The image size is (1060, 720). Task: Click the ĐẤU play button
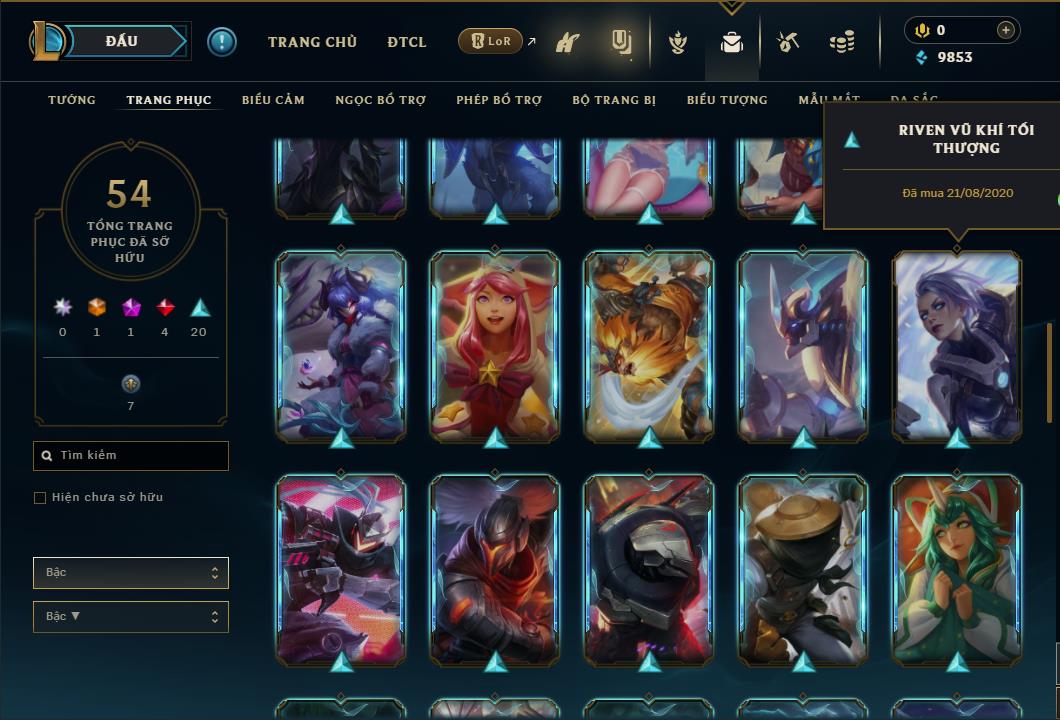tap(124, 41)
